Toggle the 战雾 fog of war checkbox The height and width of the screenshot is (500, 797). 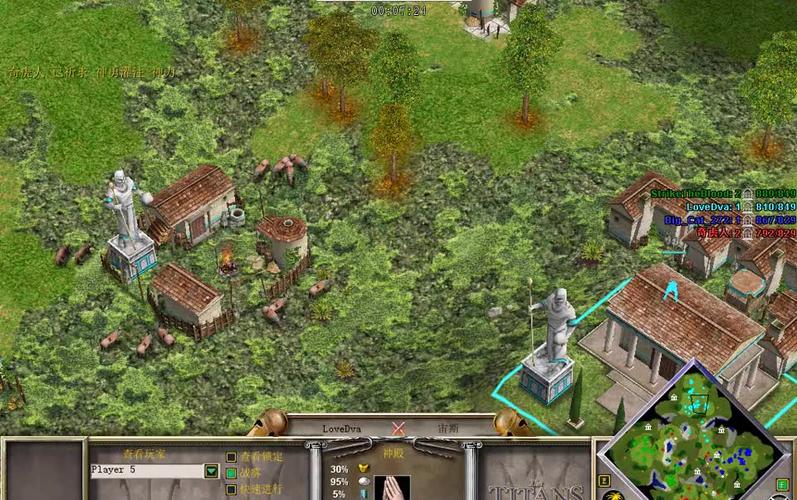(x=231, y=473)
